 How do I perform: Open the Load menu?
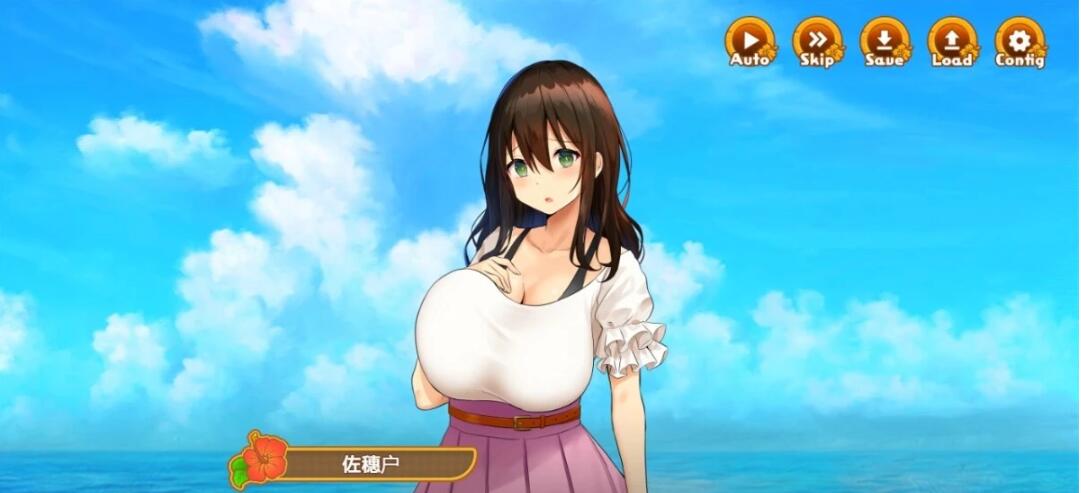952,42
